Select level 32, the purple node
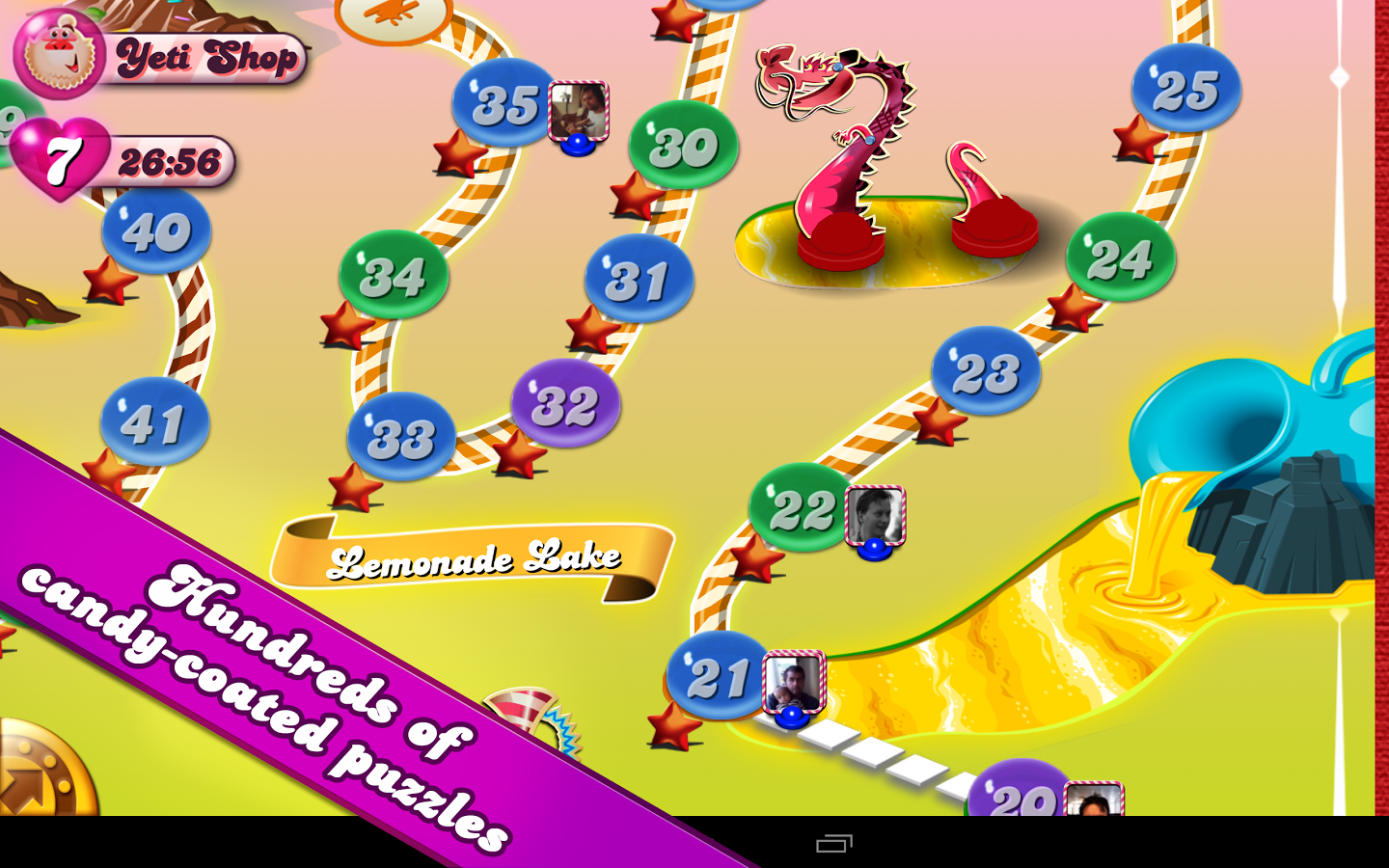The height and width of the screenshot is (868, 1389). pyautogui.click(x=565, y=402)
